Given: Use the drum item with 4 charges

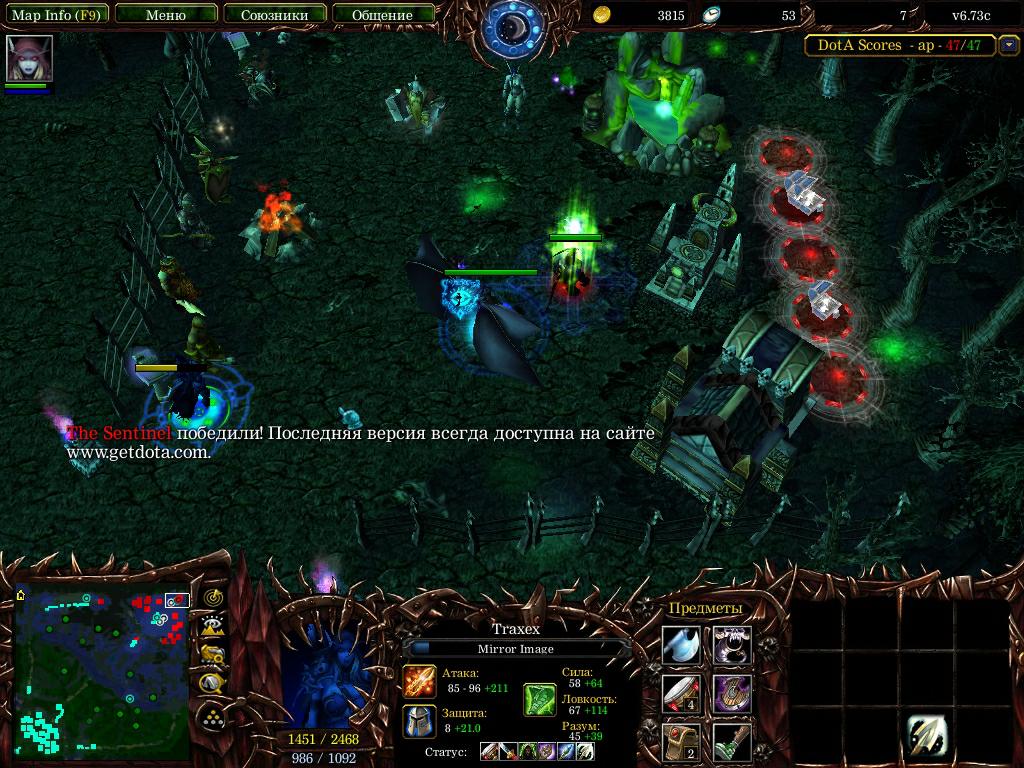Looking at the screenshot, I should click(681, 693).
